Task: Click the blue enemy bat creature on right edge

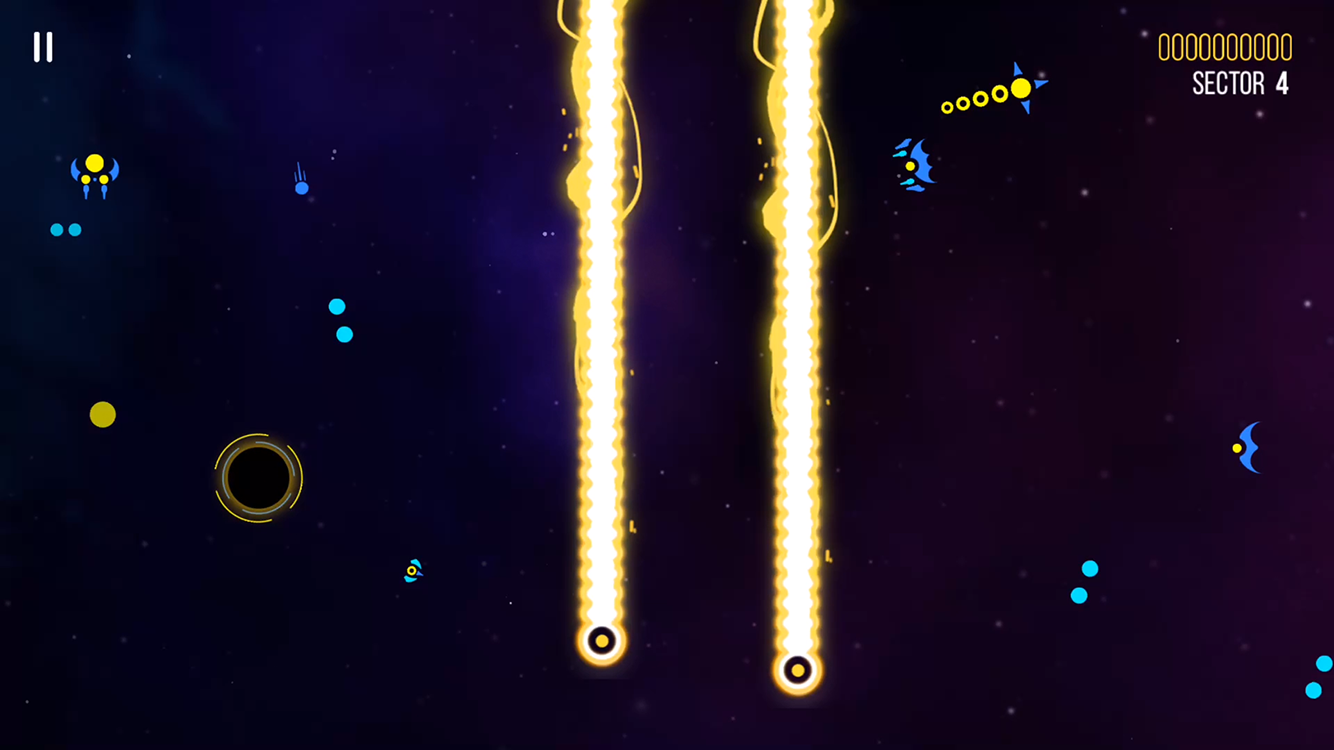Action: tap(1246, 448)
